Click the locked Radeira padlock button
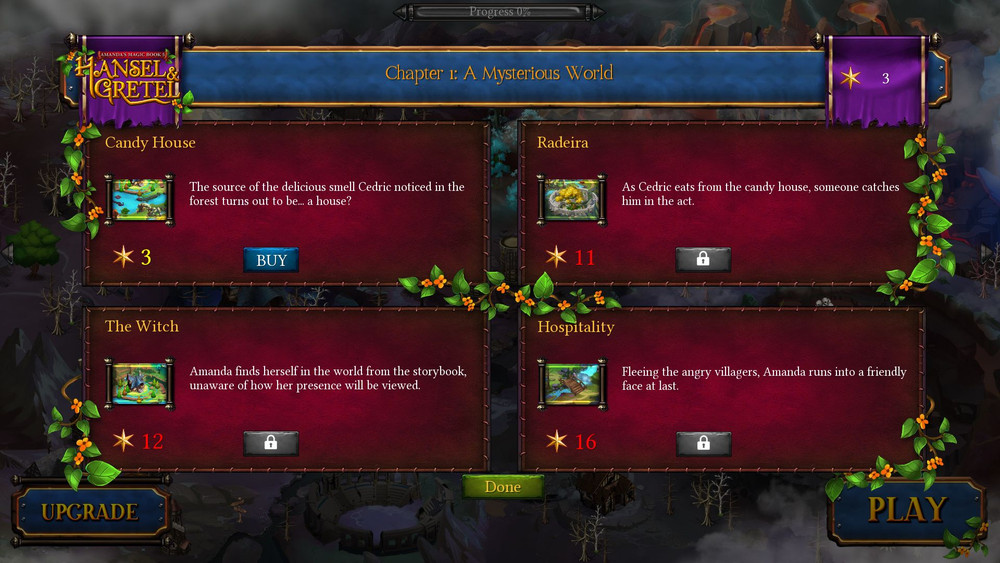This screenshot has height=563, width=1000. tap(703, 259)
